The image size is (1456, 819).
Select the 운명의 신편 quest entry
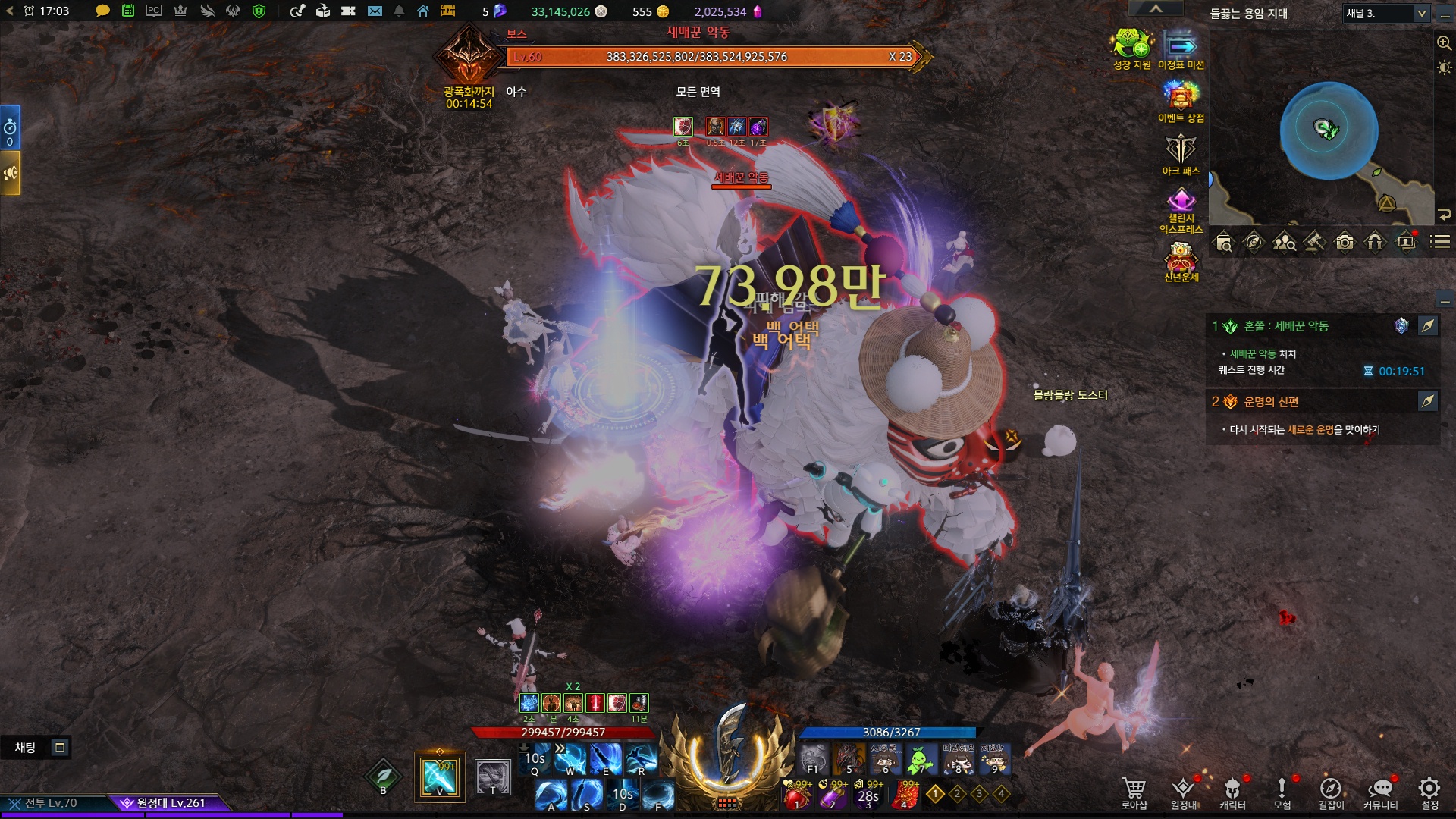(1271, 402)
